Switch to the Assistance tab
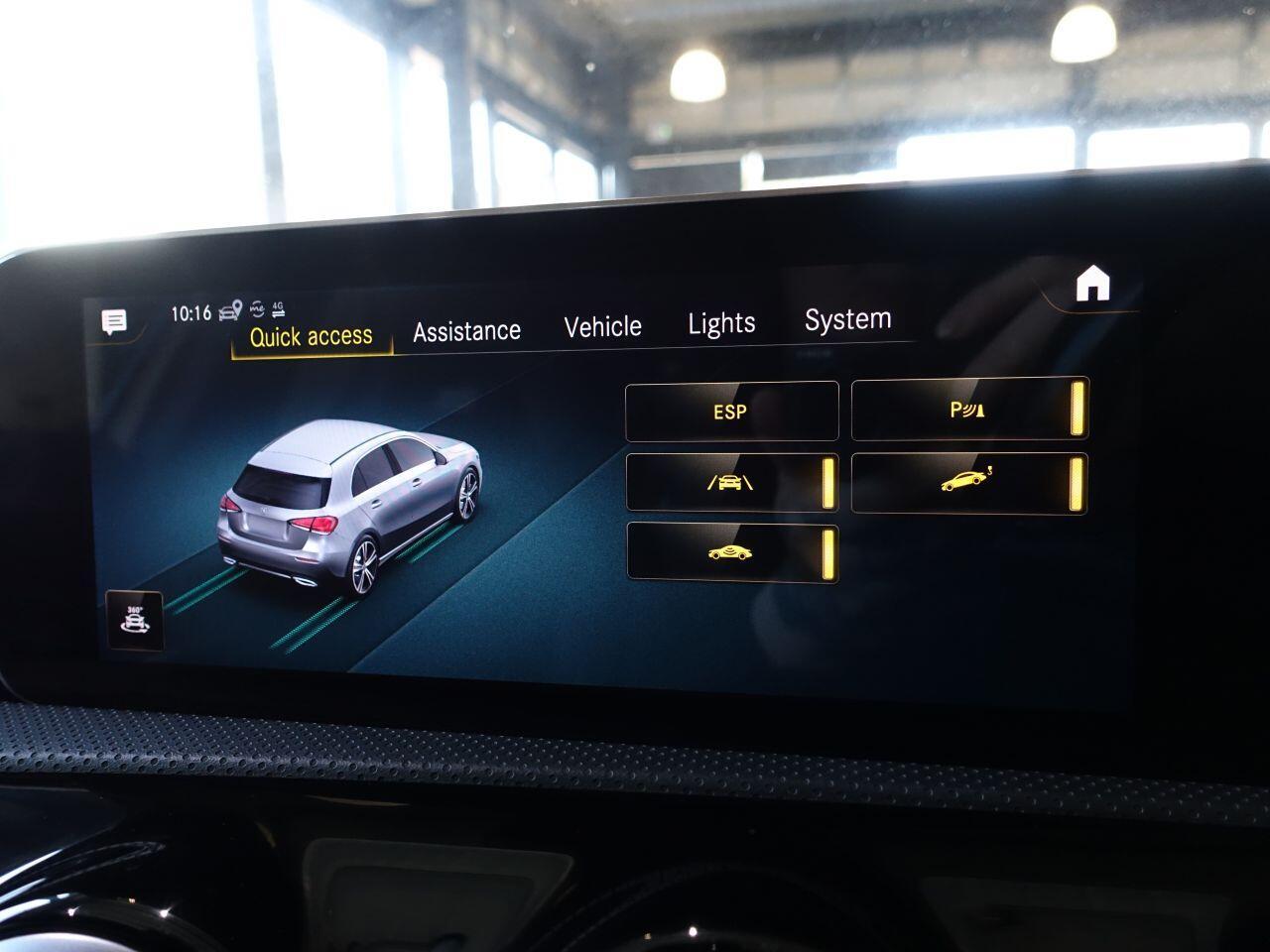This screenshot has height=952, width=1270. [x=467, y=328]
